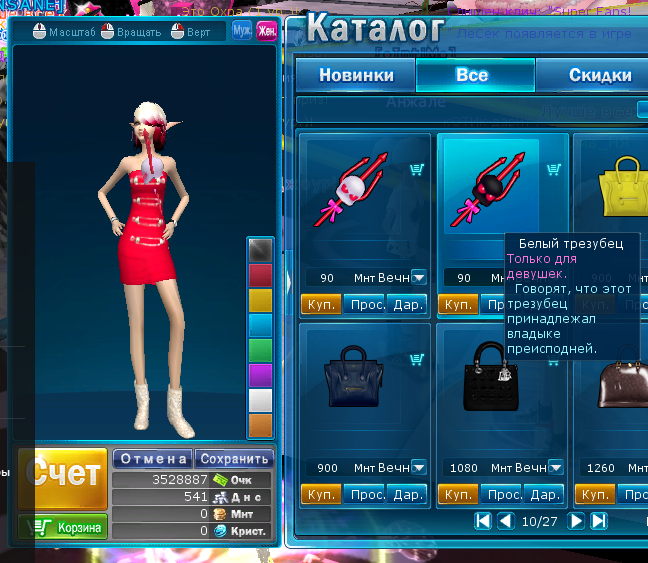The image size is (648, 563).
Task: Jump to first catalog page
Action: coord(483,521)
